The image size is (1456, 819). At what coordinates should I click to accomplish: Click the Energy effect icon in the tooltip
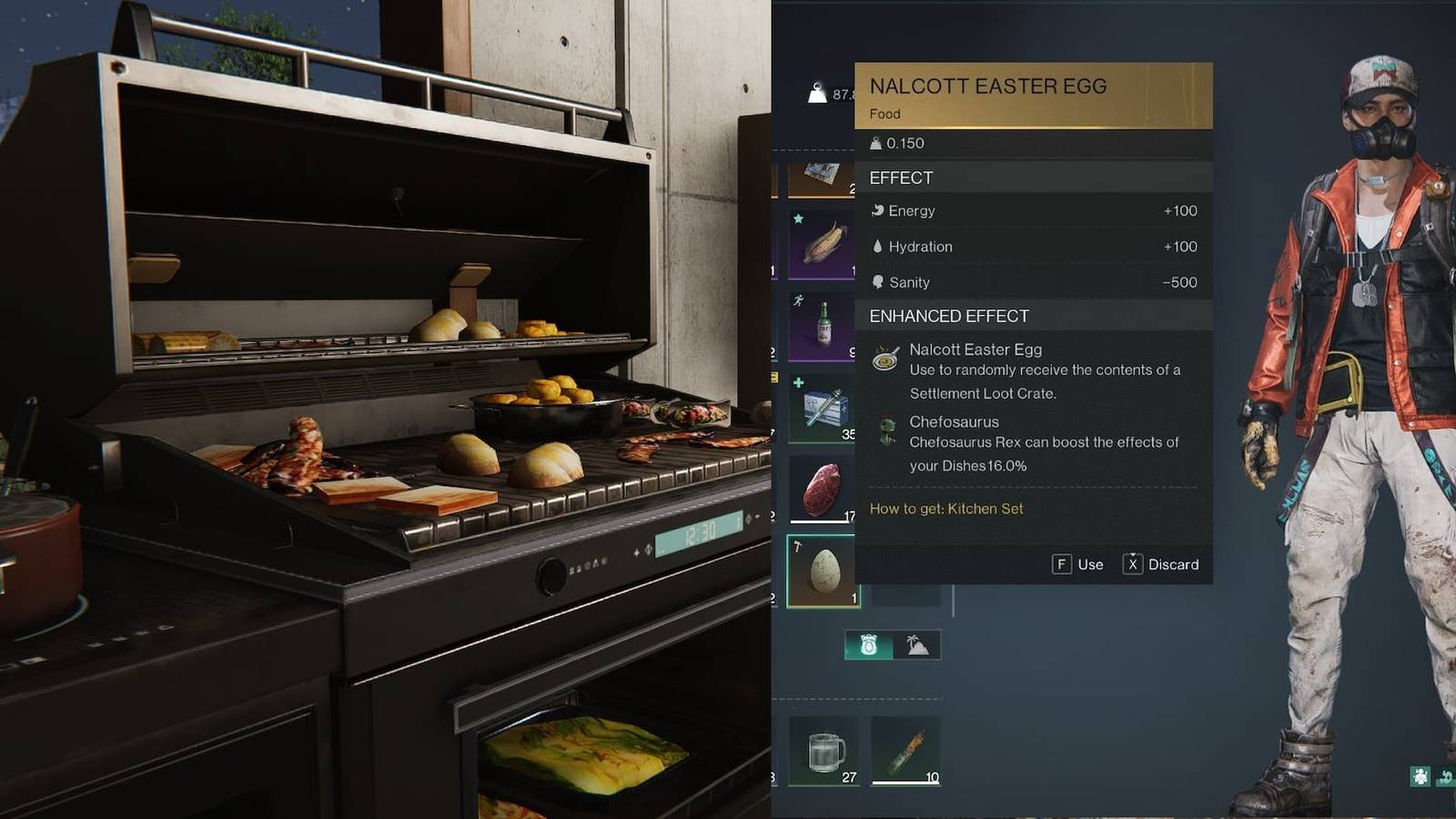click(x=878, y=210)
